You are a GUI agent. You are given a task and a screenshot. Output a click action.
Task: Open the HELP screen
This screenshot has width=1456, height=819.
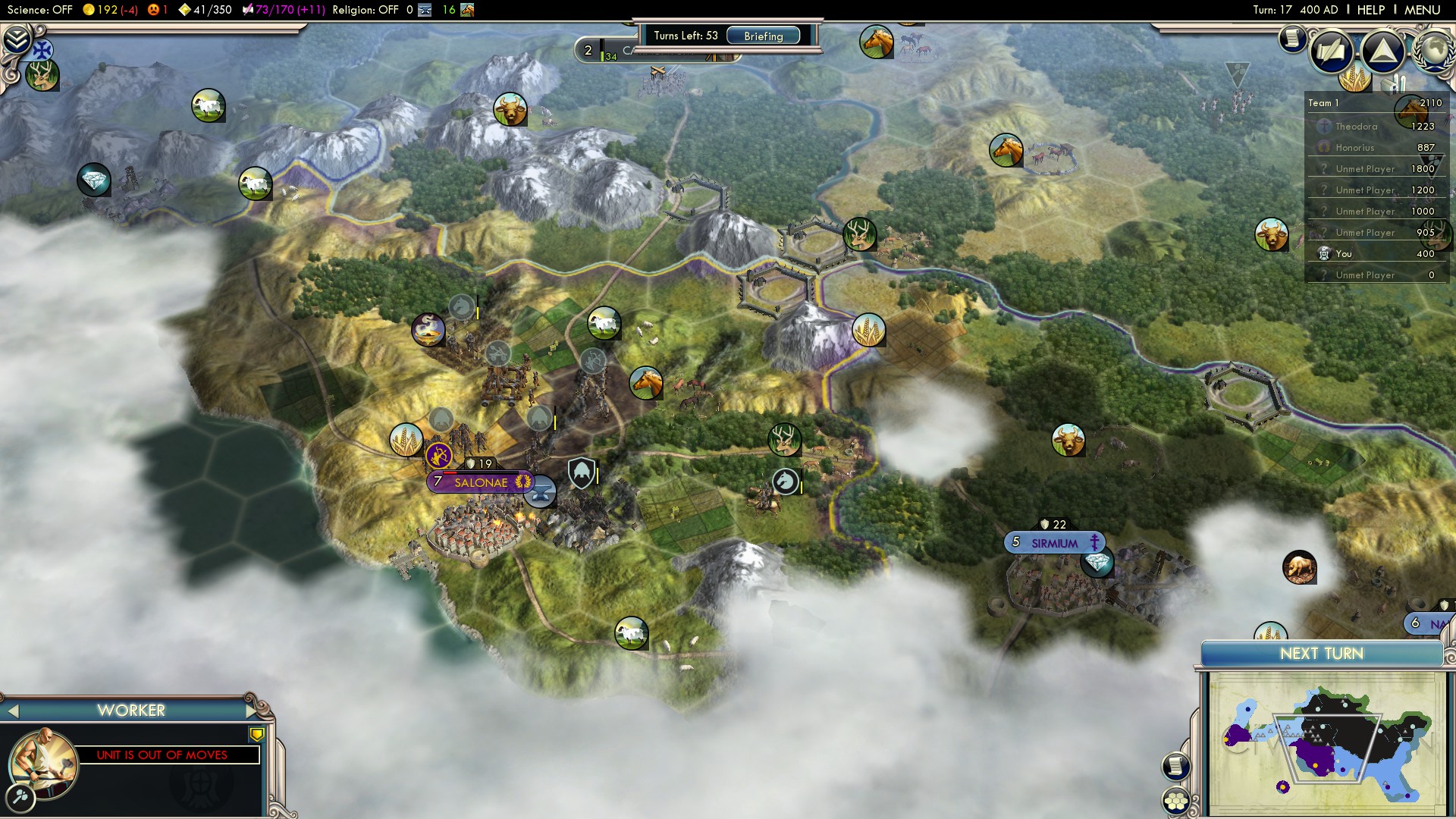1370,10
